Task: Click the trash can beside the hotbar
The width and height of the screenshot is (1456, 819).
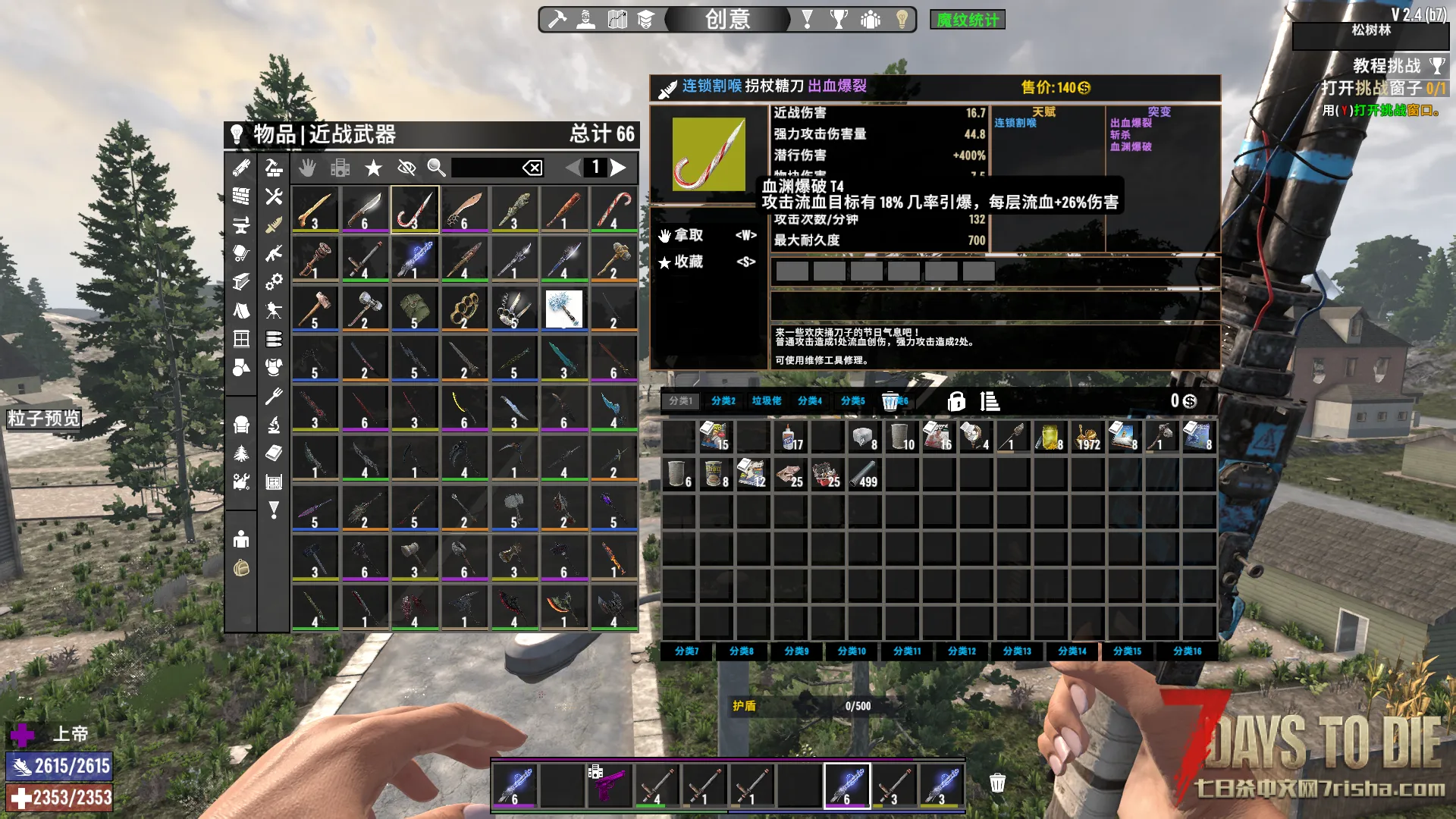Action: (x=997, y=783)
